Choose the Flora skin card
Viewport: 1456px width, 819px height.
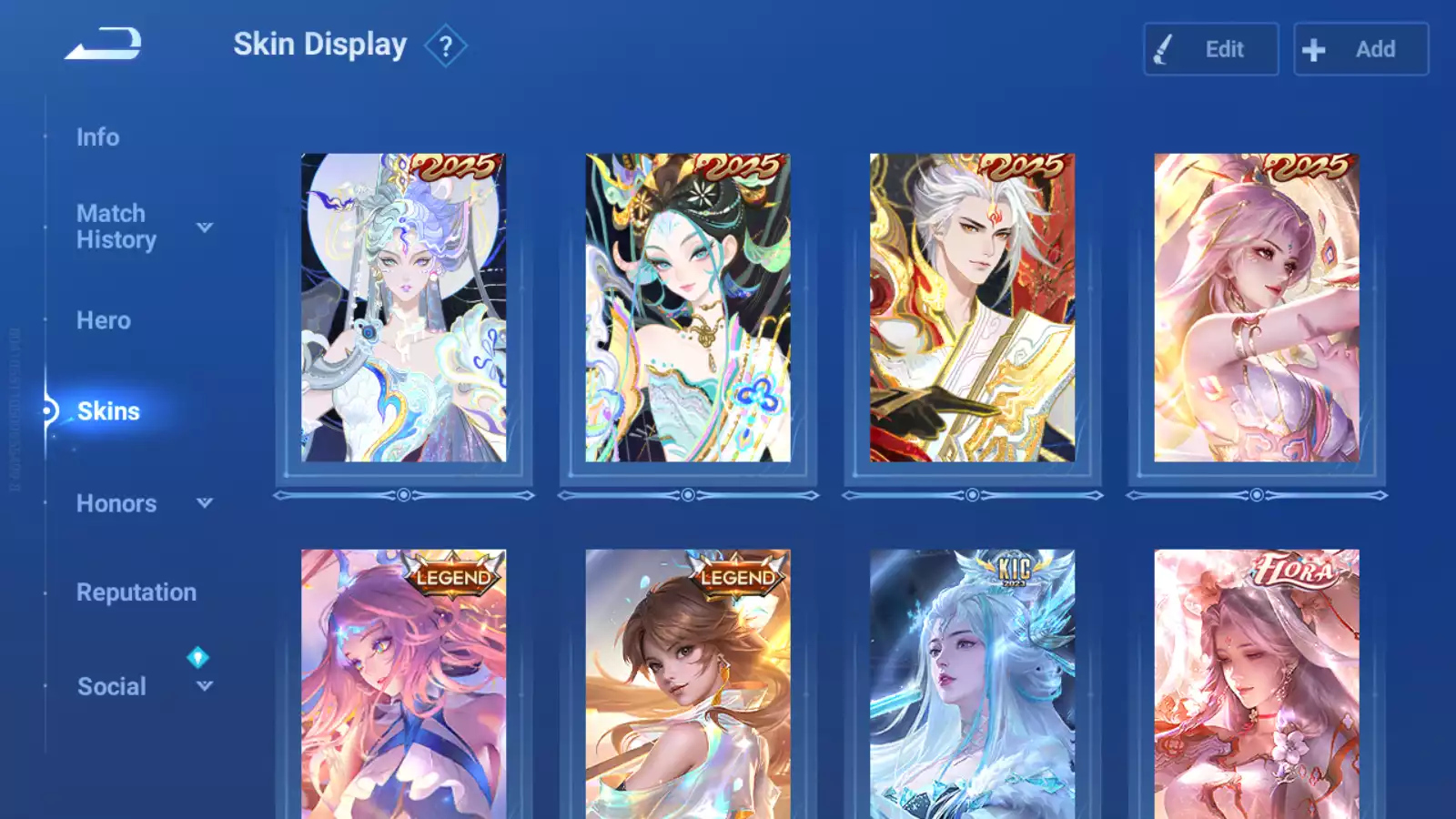point(1257,684)
